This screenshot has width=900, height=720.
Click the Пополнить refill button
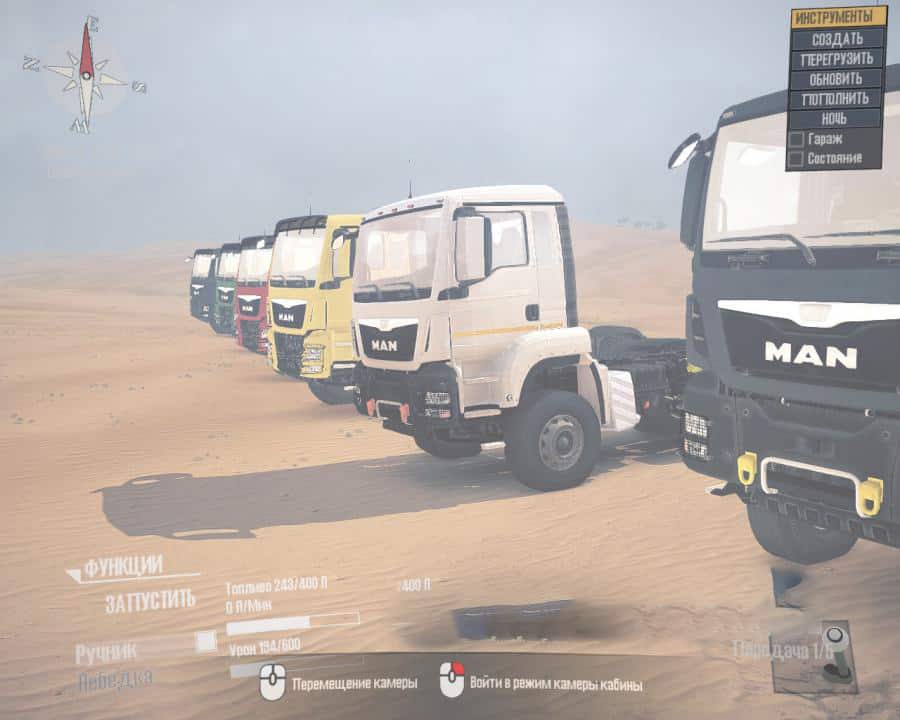tap(838, 99)
